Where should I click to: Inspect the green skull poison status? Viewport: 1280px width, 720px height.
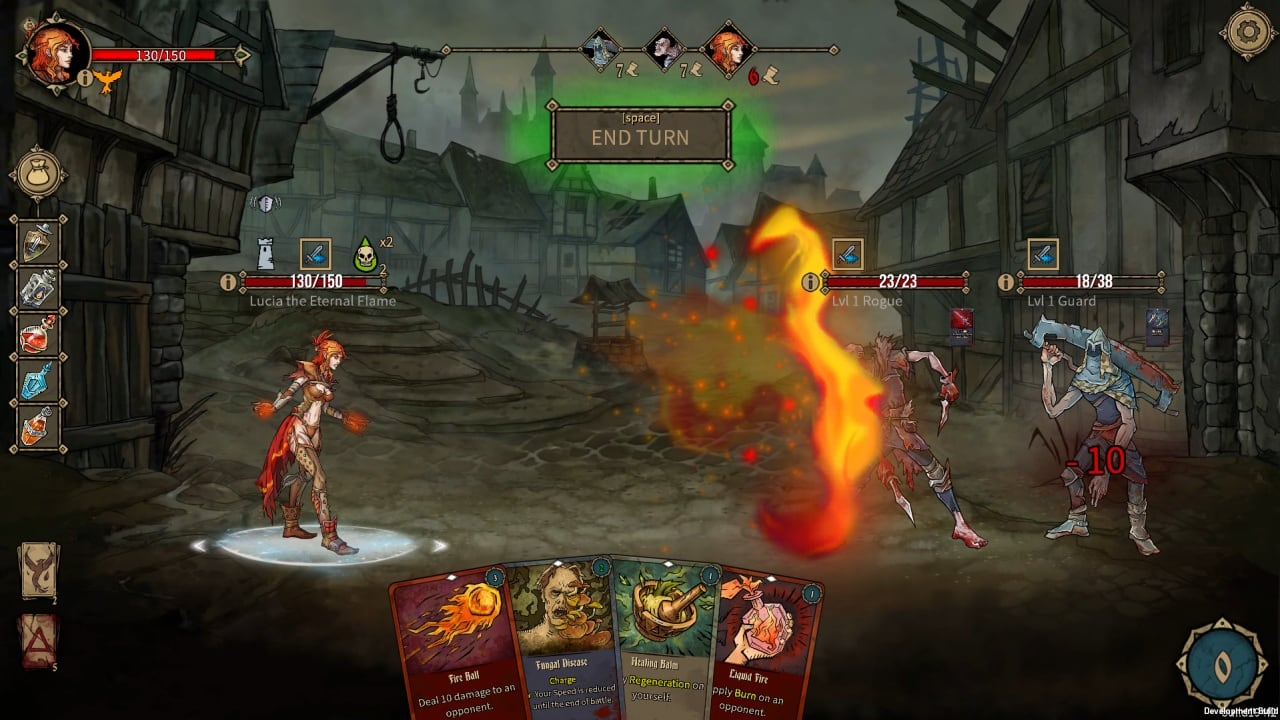click(366, 256)
